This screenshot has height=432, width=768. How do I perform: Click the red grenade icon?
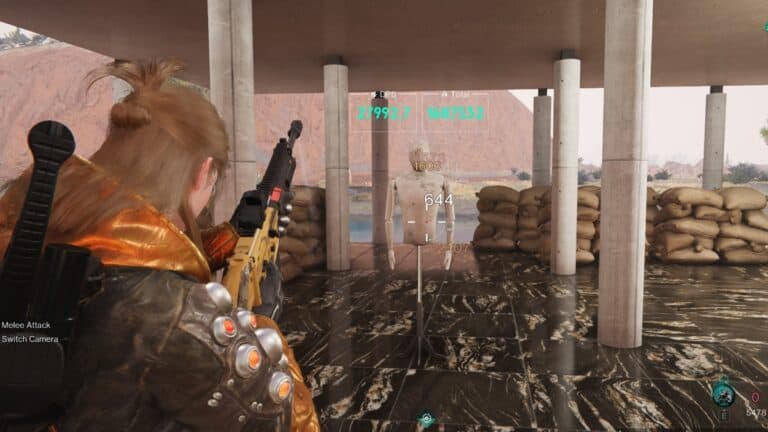pyautogui.click(x=754, y=397)
